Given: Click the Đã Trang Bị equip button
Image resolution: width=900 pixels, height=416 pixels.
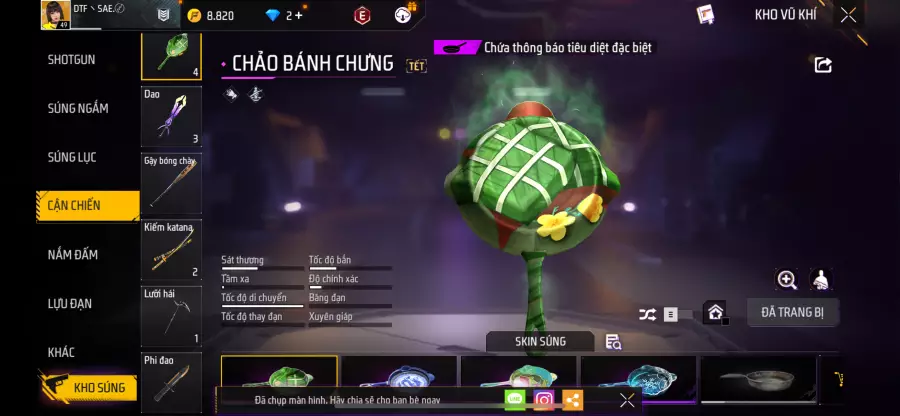Looking at the screenshot, I should click(x=792, y=312).
